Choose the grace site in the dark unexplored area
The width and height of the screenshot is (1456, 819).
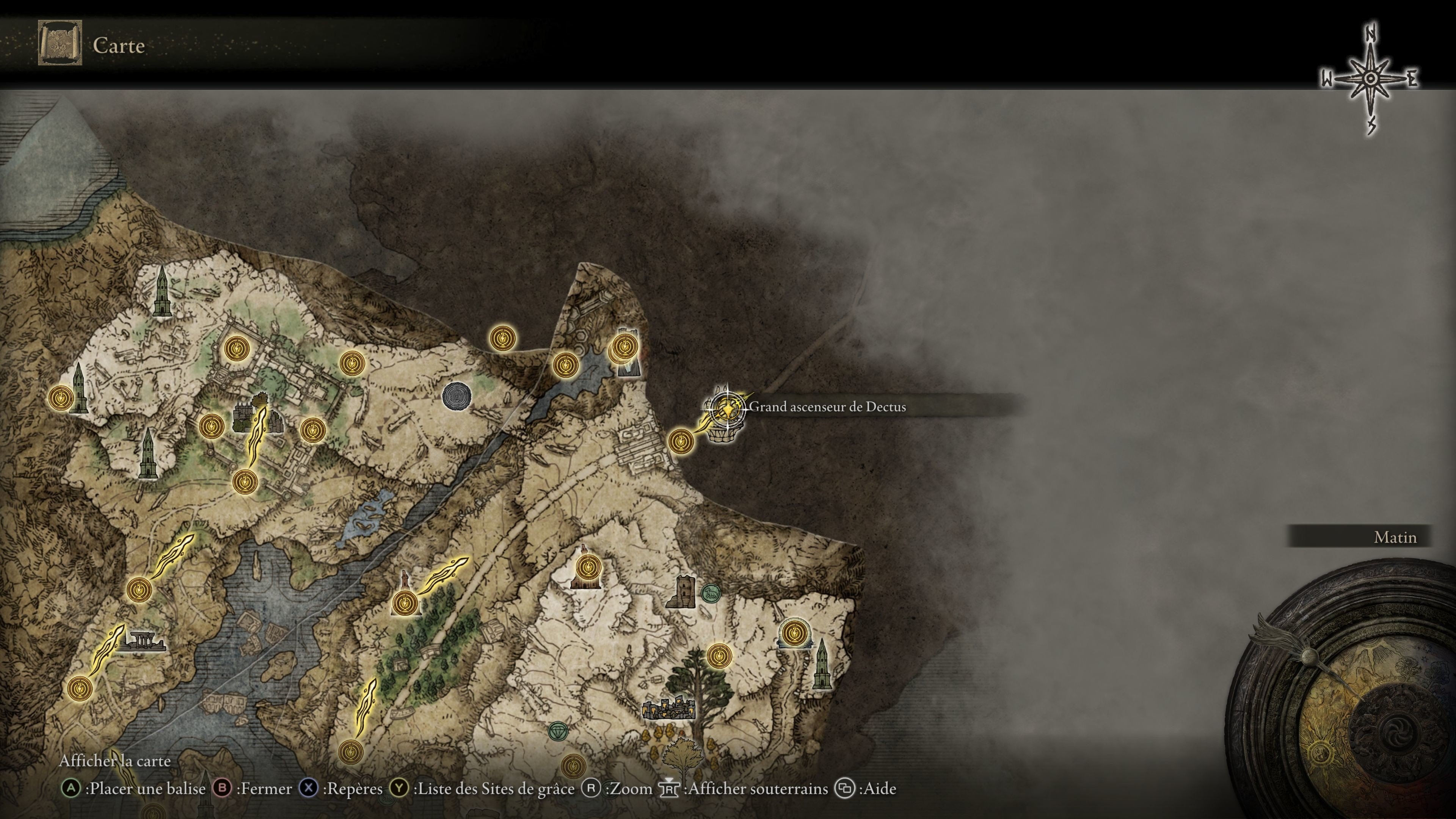tap(501, 339)
